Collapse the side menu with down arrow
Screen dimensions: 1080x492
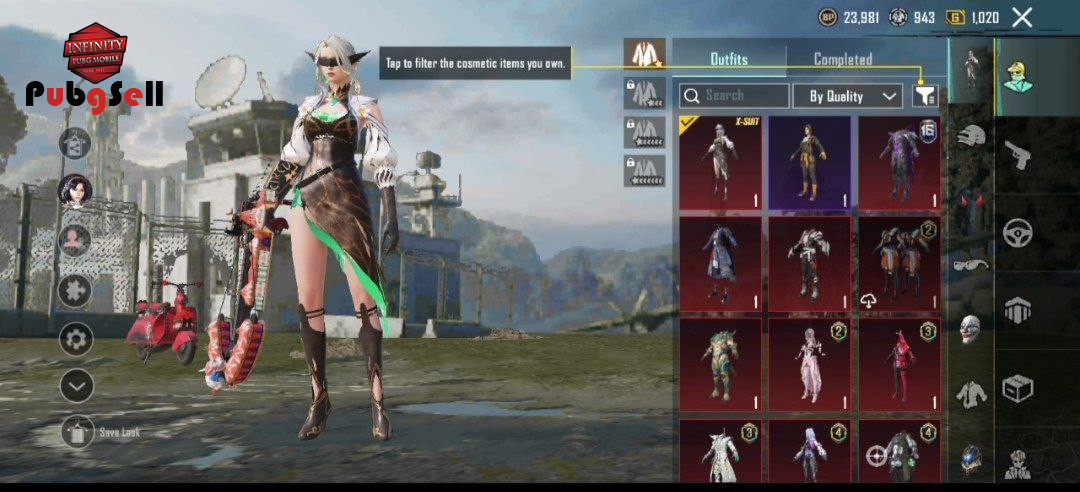[x=76, y=385]
